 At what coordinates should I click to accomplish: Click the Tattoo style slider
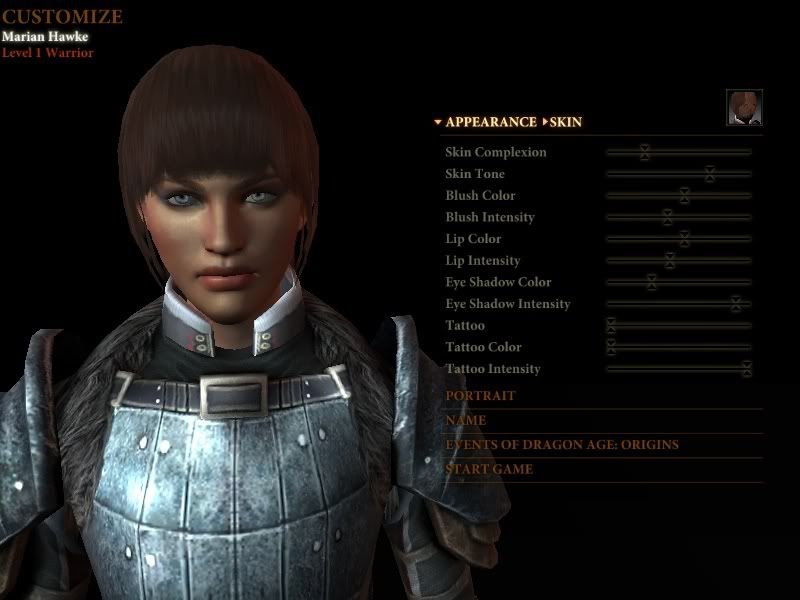611,326
